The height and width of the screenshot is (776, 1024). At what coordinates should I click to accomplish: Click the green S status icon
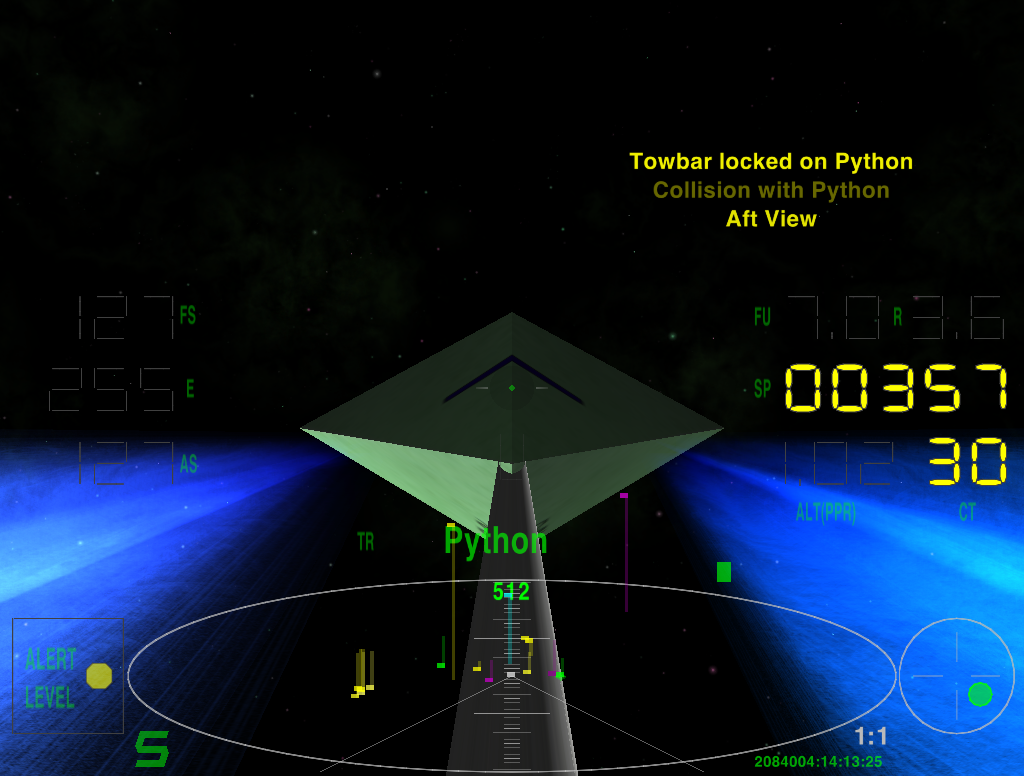152,749
